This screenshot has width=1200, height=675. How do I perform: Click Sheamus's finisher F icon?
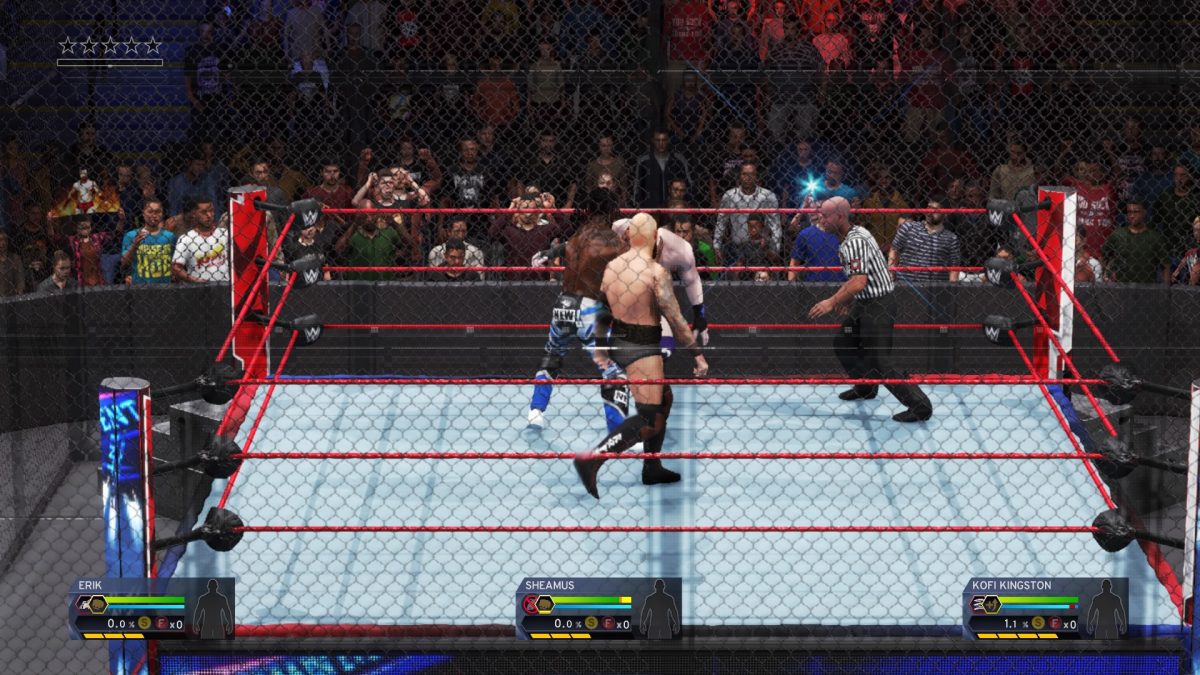[x=607, y=624]
